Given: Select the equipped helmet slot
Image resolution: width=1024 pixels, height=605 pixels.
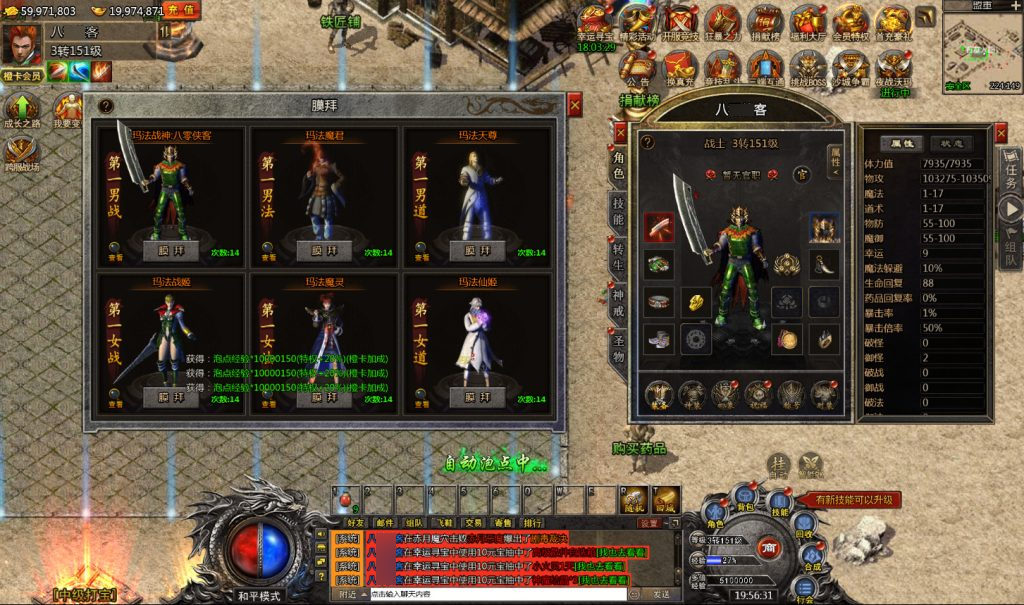Looking at the screenshot, I should (x=823, y=227).
